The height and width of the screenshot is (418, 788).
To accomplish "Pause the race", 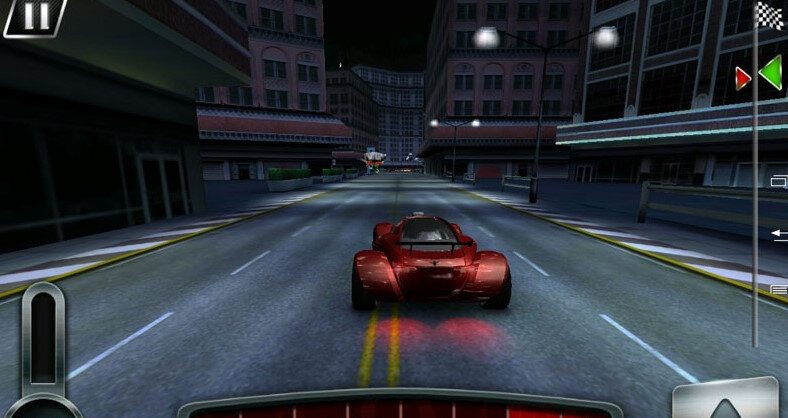I will click(x=34, y=16).
